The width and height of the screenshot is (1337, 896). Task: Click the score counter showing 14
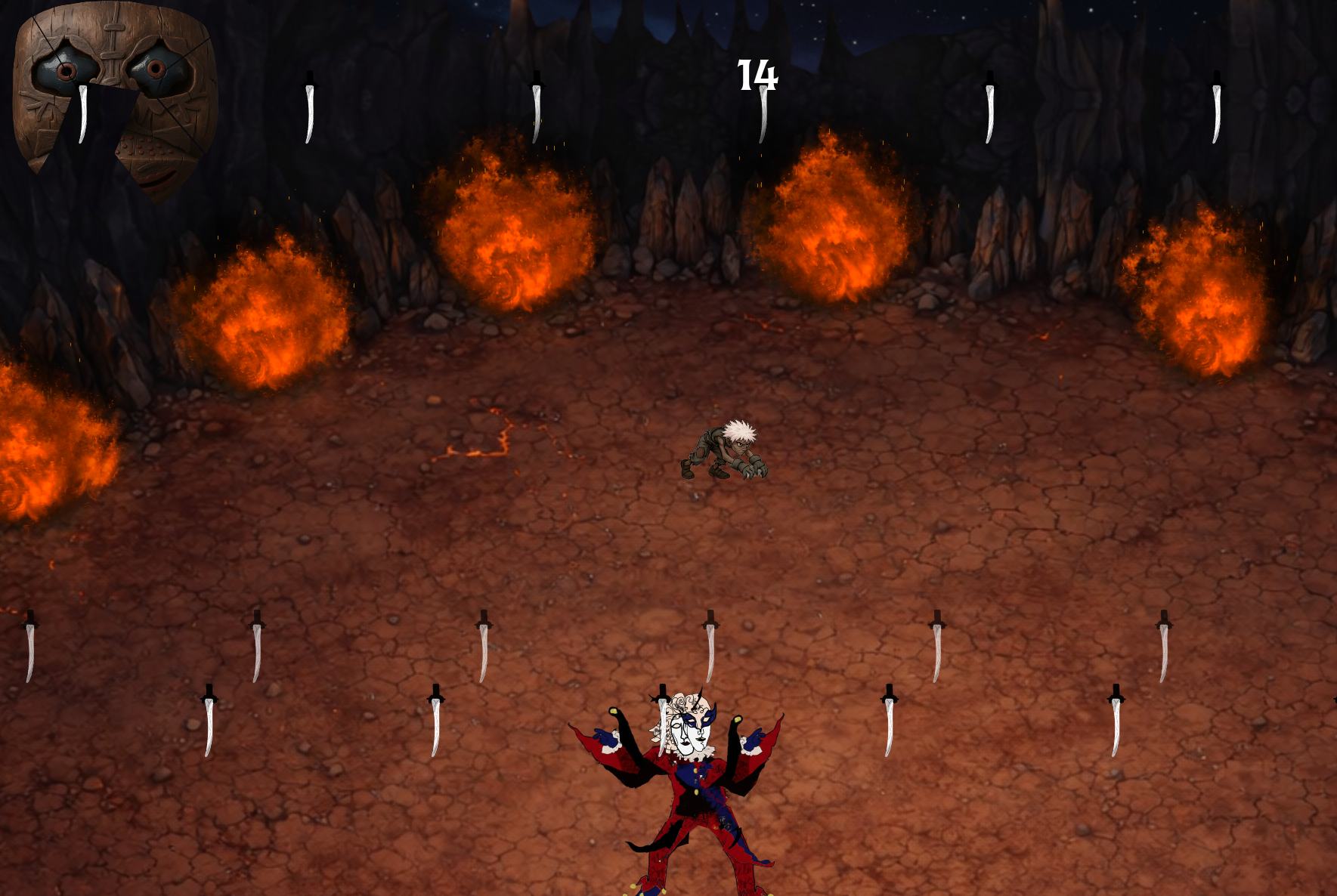756,76
